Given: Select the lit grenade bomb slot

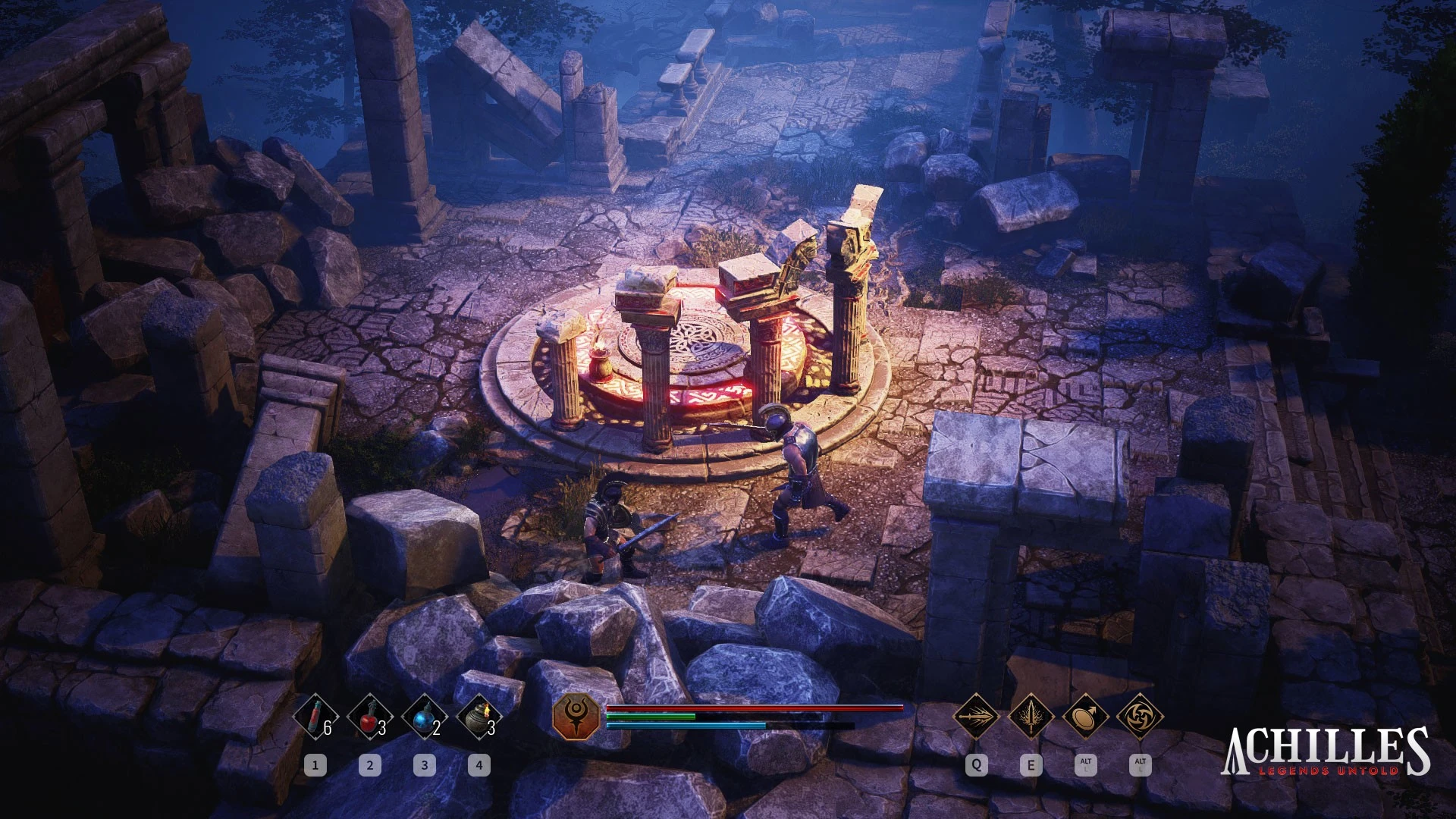Looking at the screenshot, I should click(479, 717).
